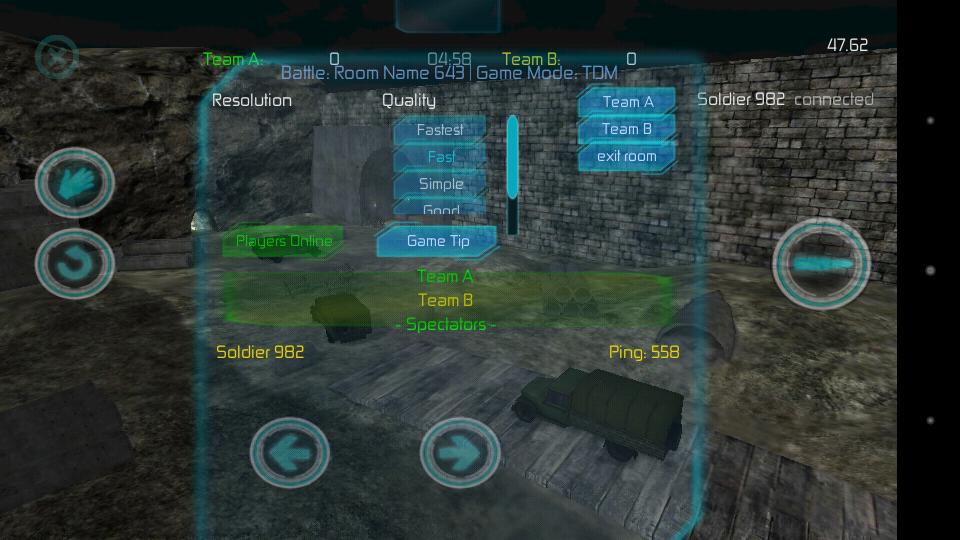Click the quality list scrollbar
The image size is (960, 540).
pyautogui.click(x=513, y=175)
